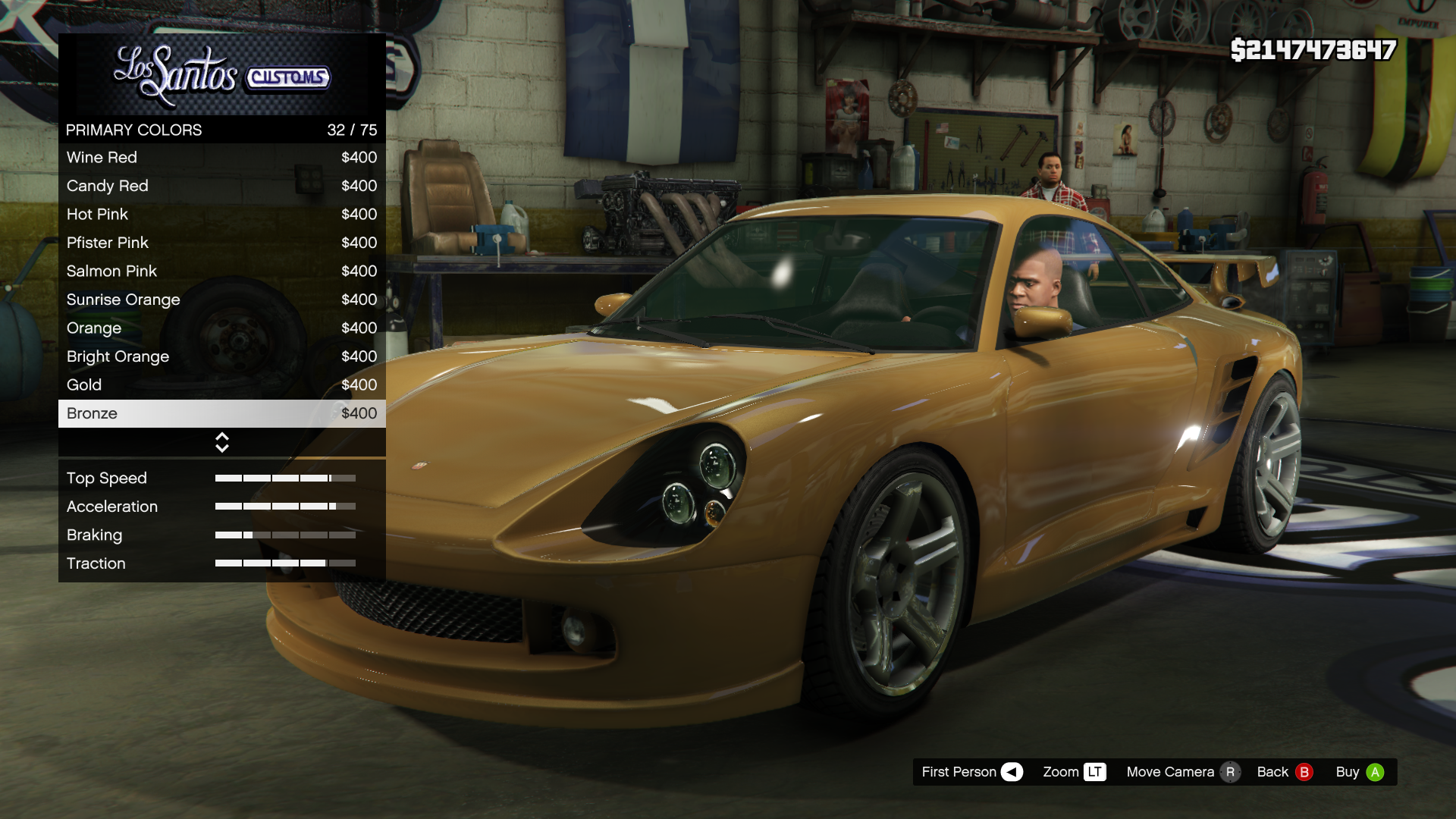Pick the plain Orange color option

221,328
